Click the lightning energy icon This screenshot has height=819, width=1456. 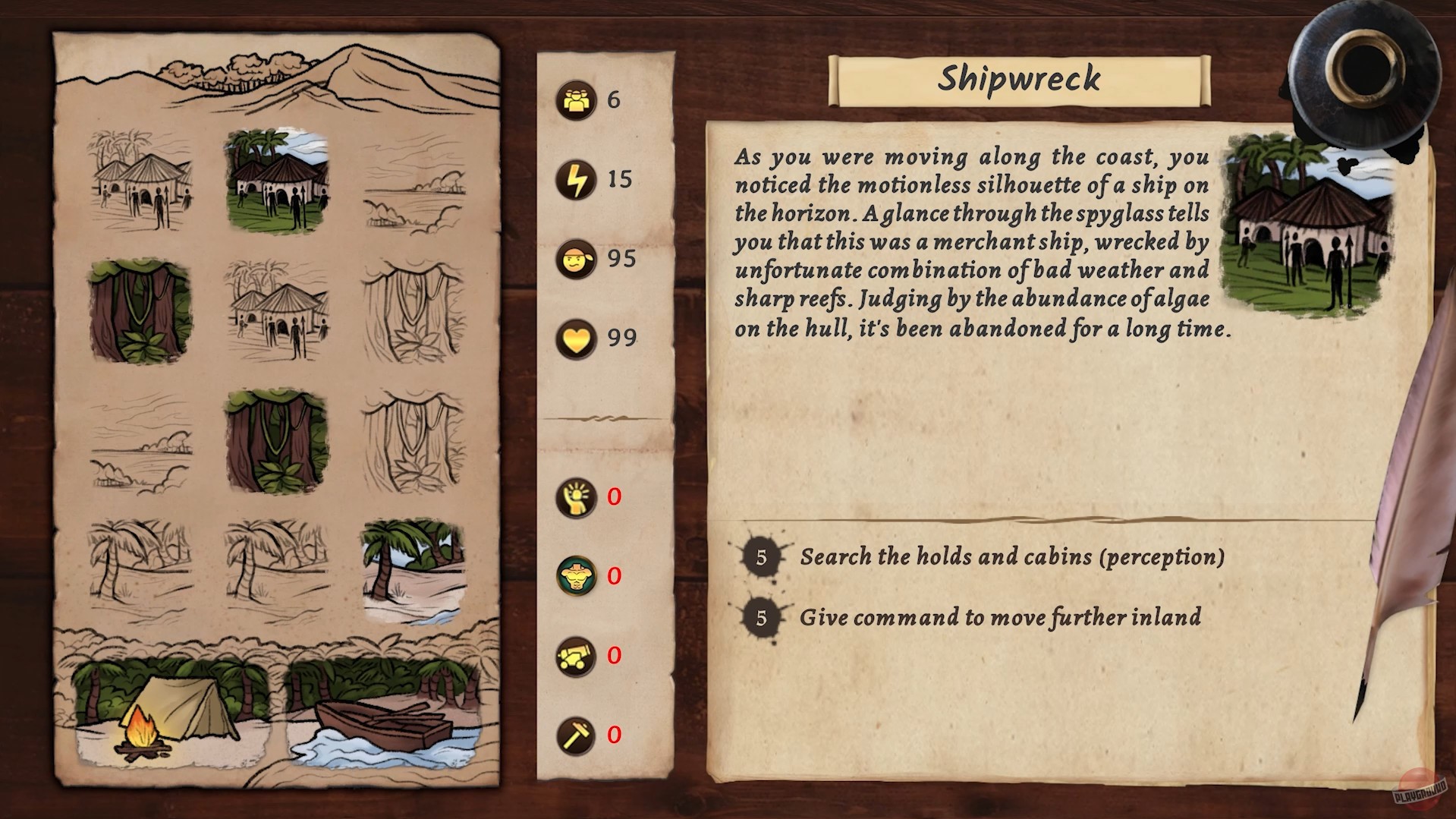tap(576, 179)
